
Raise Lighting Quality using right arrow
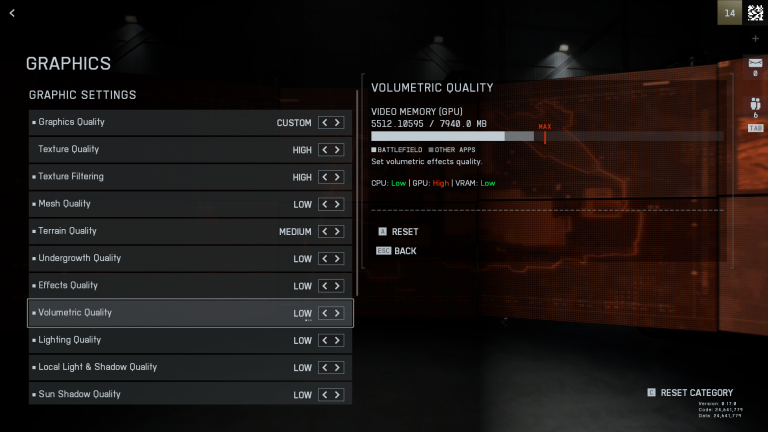tap(338, 340)
